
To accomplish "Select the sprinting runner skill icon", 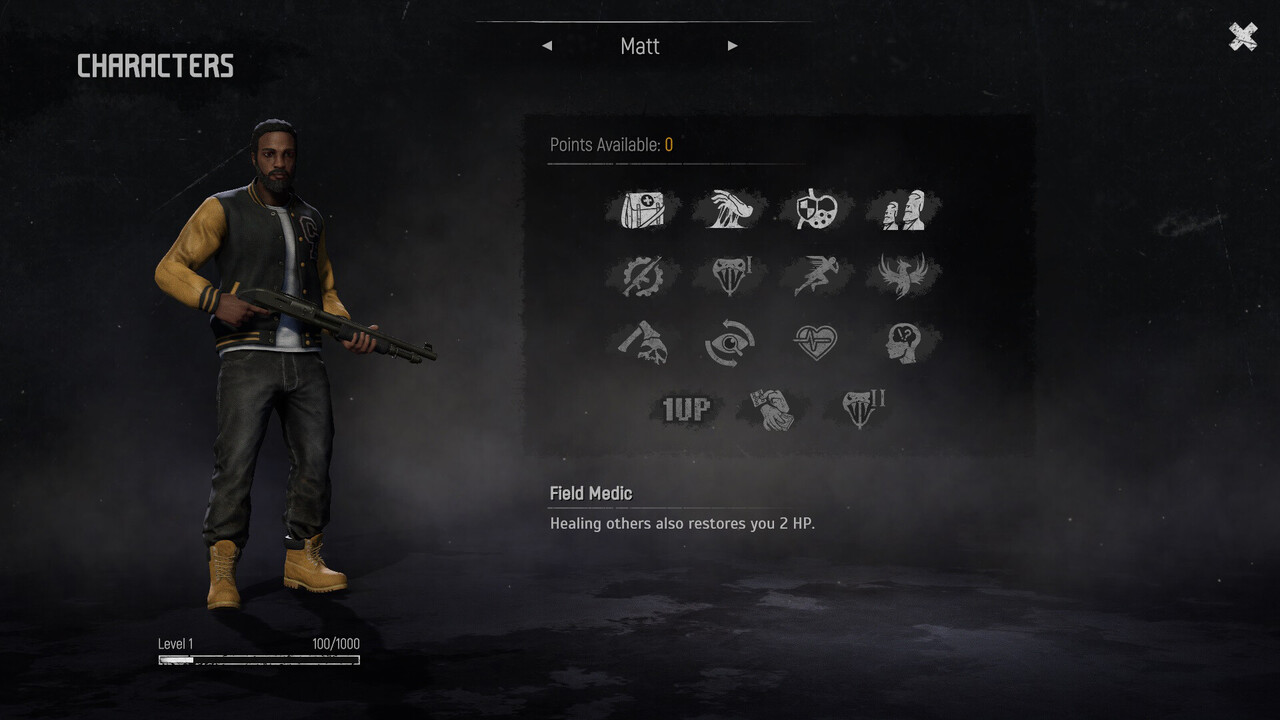I will pyautogui.click(x=816, y=276).
